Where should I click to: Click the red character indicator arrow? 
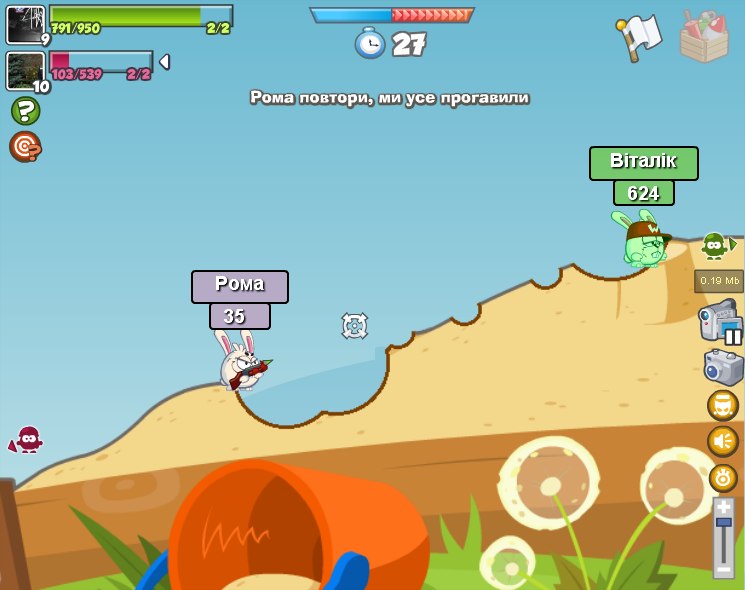point(25,440)
